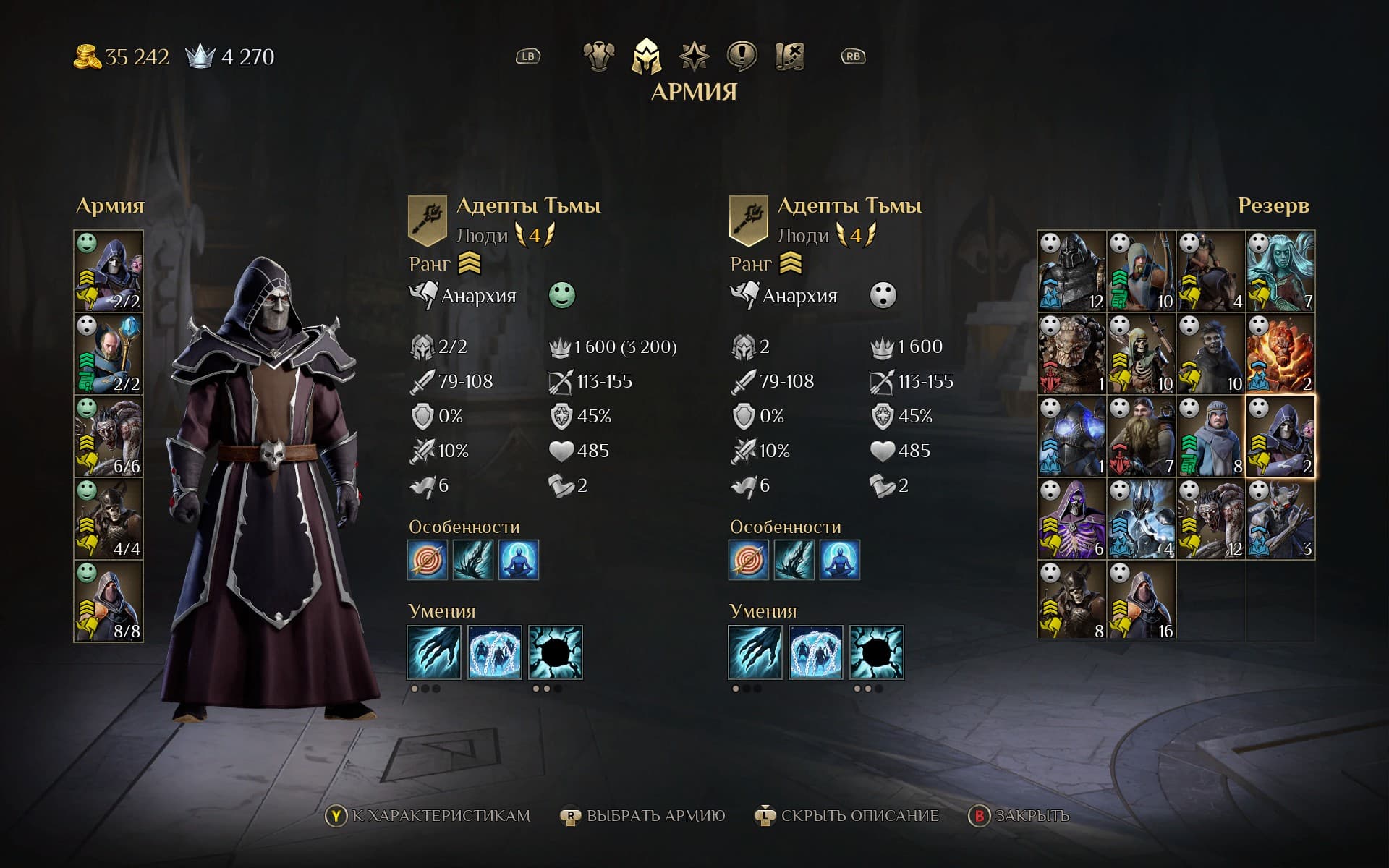This screenshot has height=868, width=1389.
Task: Open the equipment armor tab
Action: pyautogui.click(x=599, y=56)
